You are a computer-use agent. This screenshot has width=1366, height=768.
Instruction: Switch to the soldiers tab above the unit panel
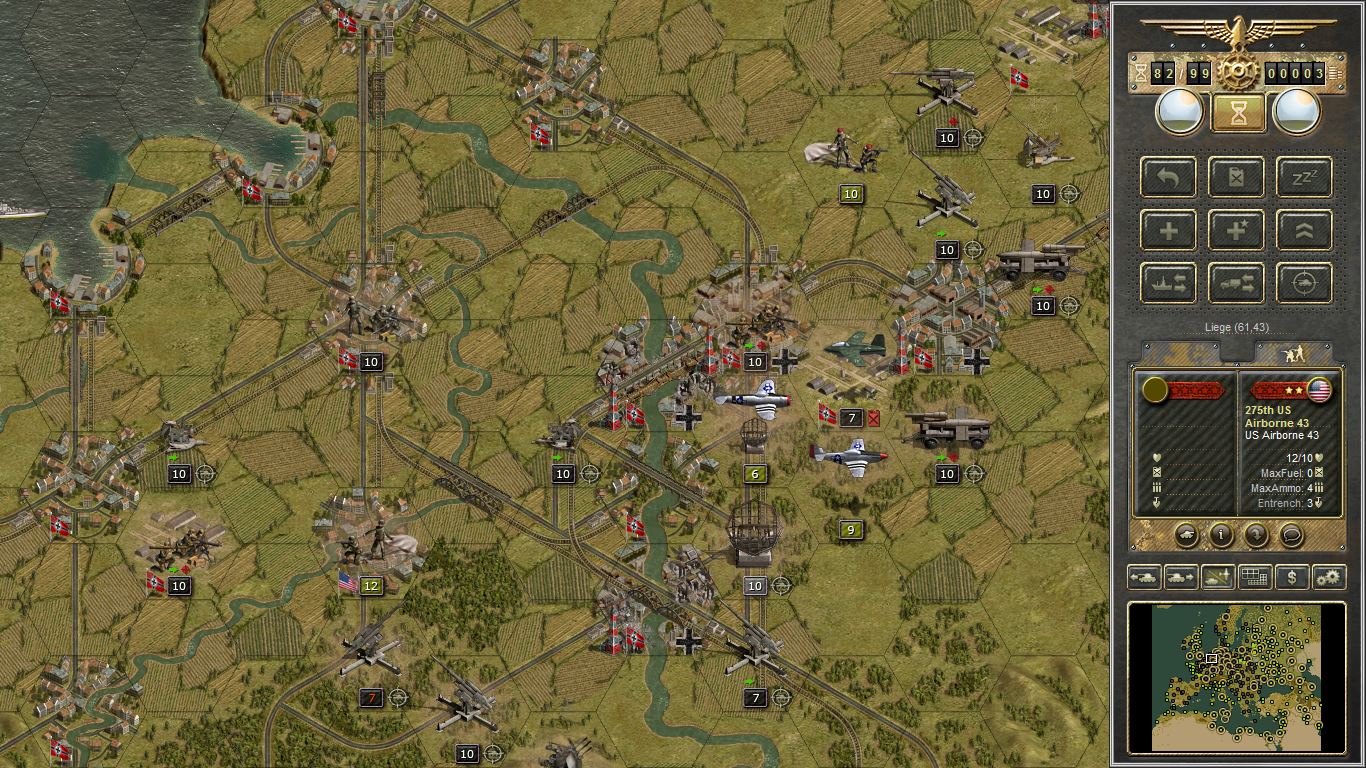point(1297,351)
